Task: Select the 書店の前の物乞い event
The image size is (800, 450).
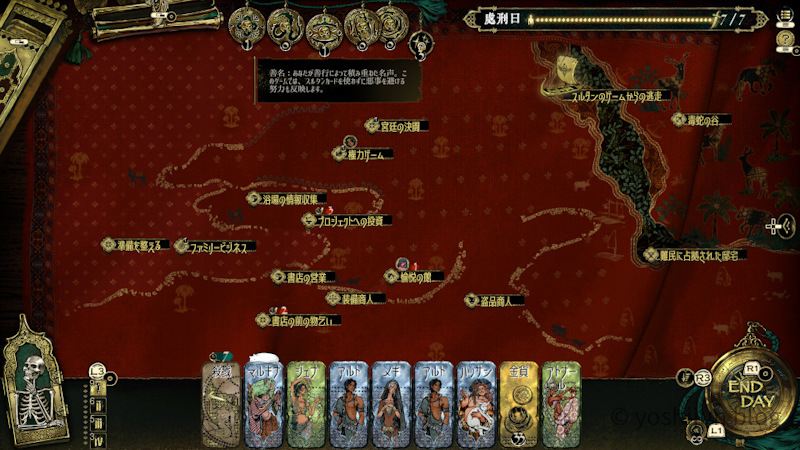Action: (298, 321)
